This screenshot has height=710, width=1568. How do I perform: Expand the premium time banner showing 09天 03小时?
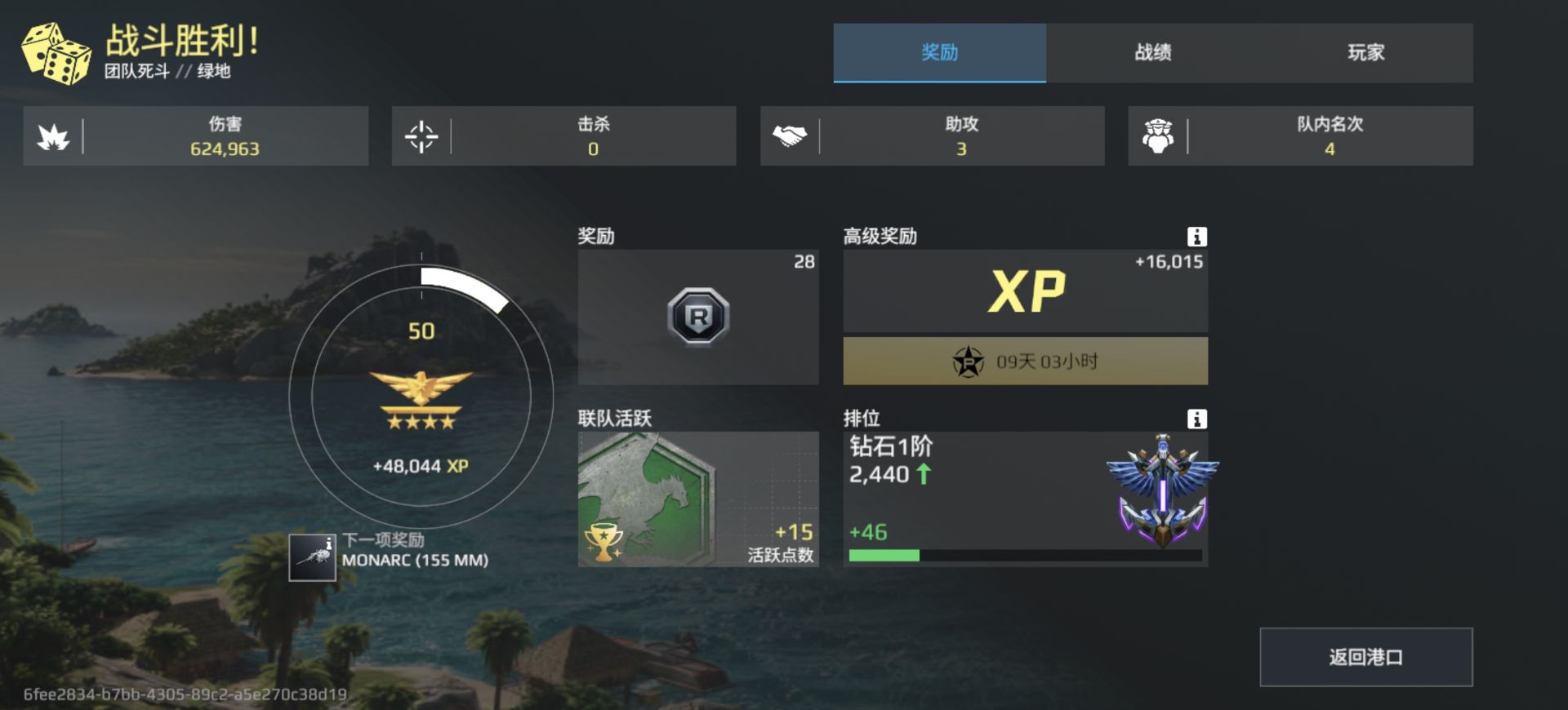[1024, 360]
